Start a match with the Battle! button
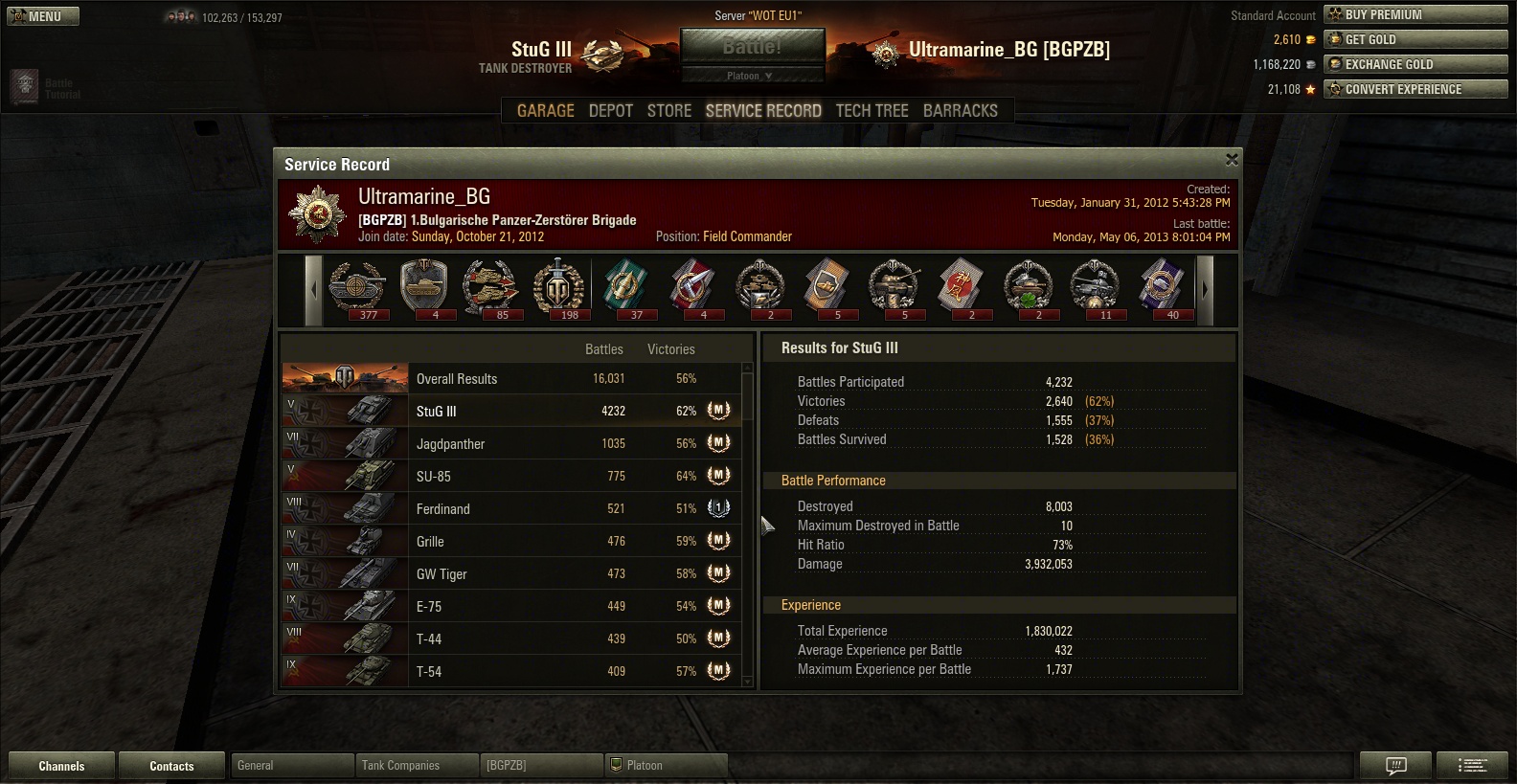The image size is (1517, 784). click(x=752, y=47)
